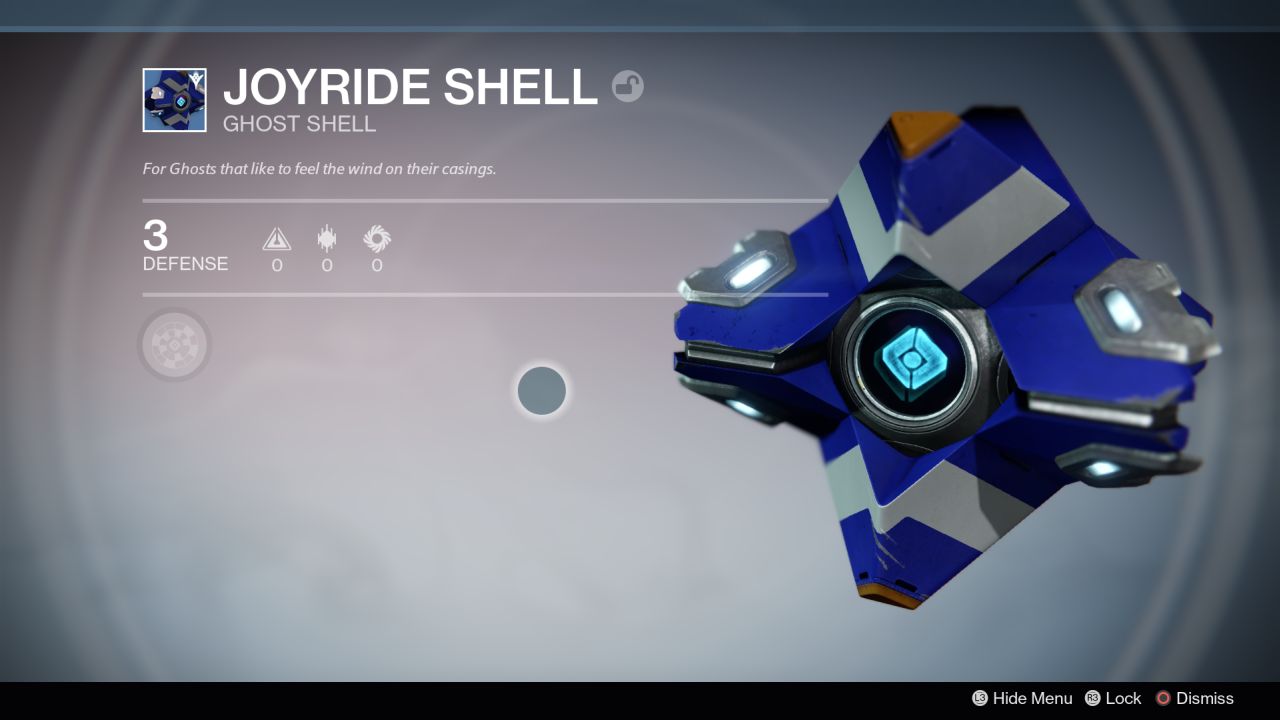Toggle the item lock state via Lock option
Screen dimensions: 1280x720
1124,698
